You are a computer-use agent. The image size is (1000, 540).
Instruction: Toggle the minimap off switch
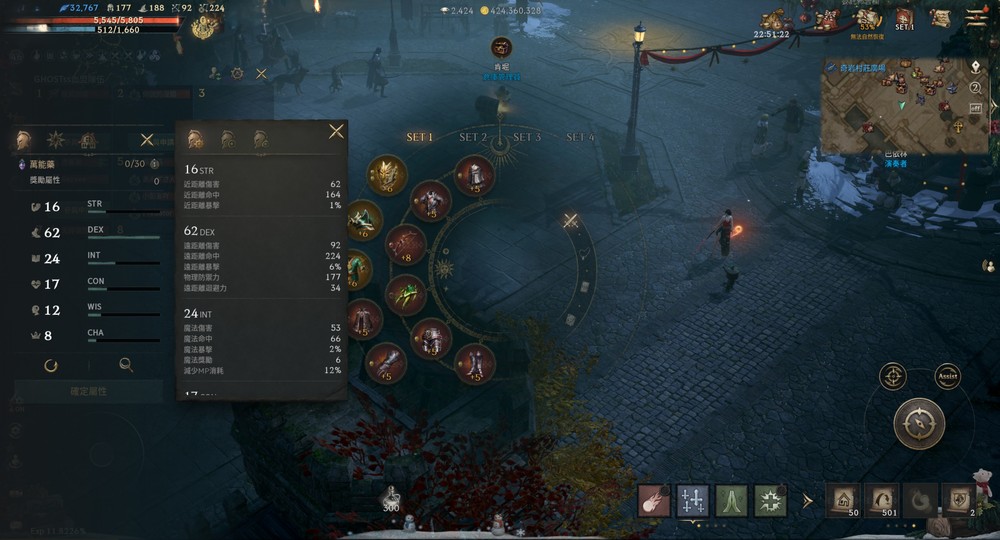point(975,107)
